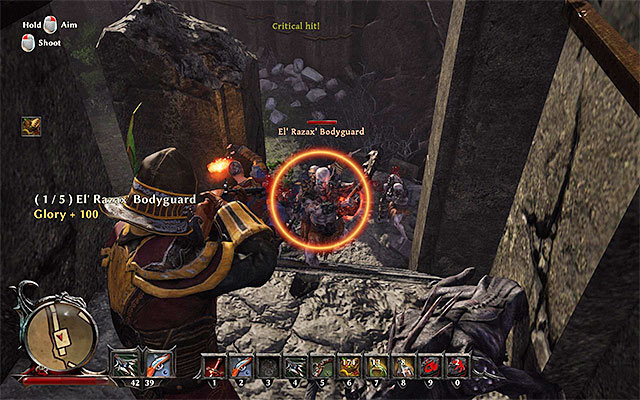
Task: Activate the green-backed hotbar slot 7
Action: point(376,365)
